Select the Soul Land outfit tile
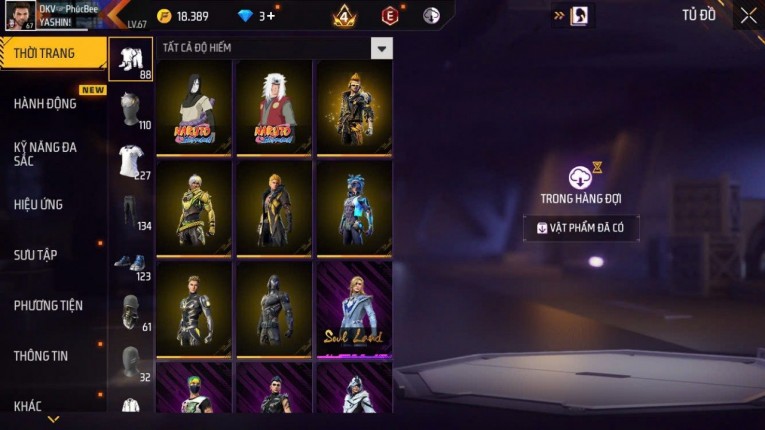 coord(354,309)
